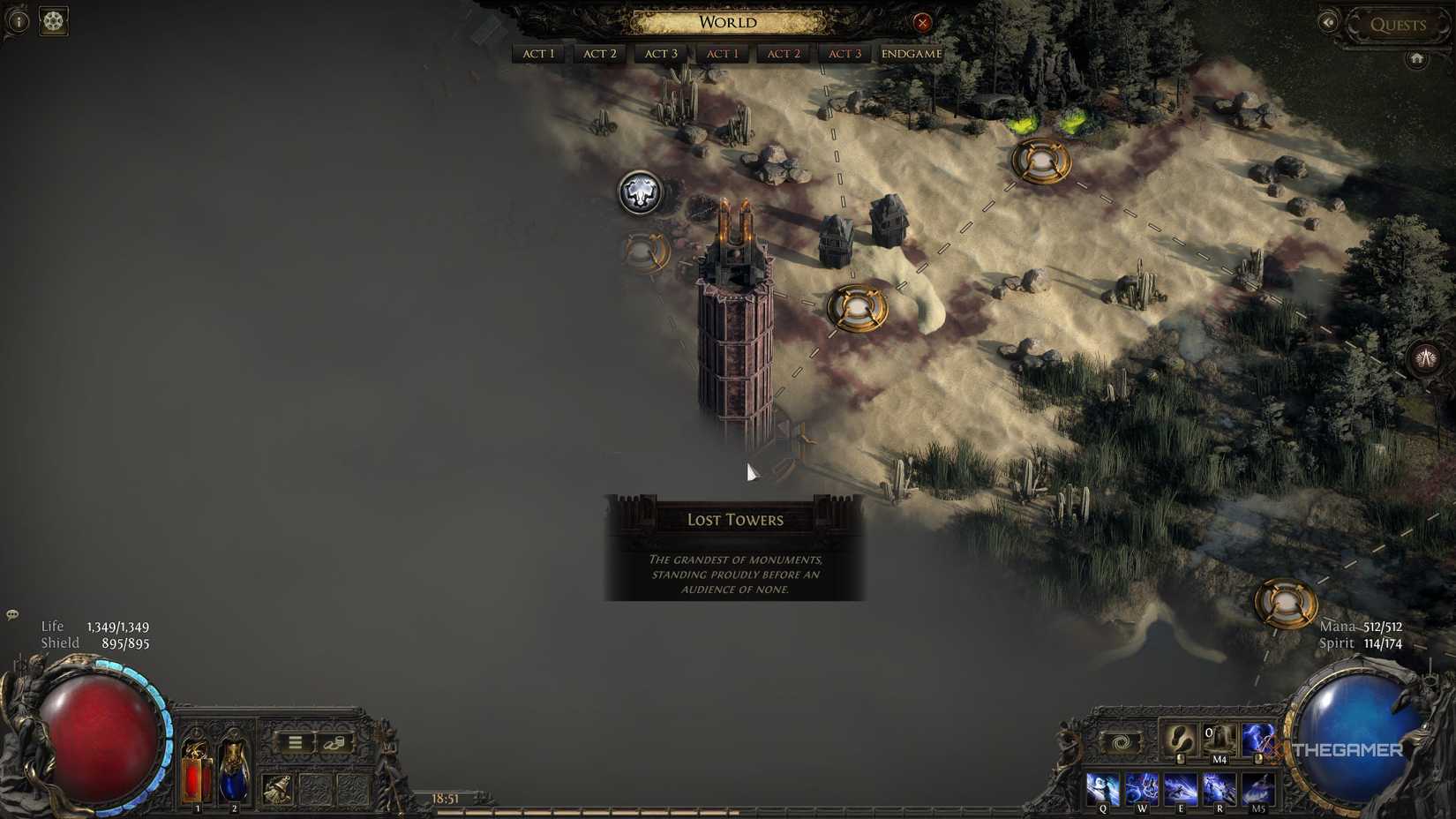Click the boots movement item in the belt
Viewport: 1456px width, 819px height.
(x=1181, y=740)
